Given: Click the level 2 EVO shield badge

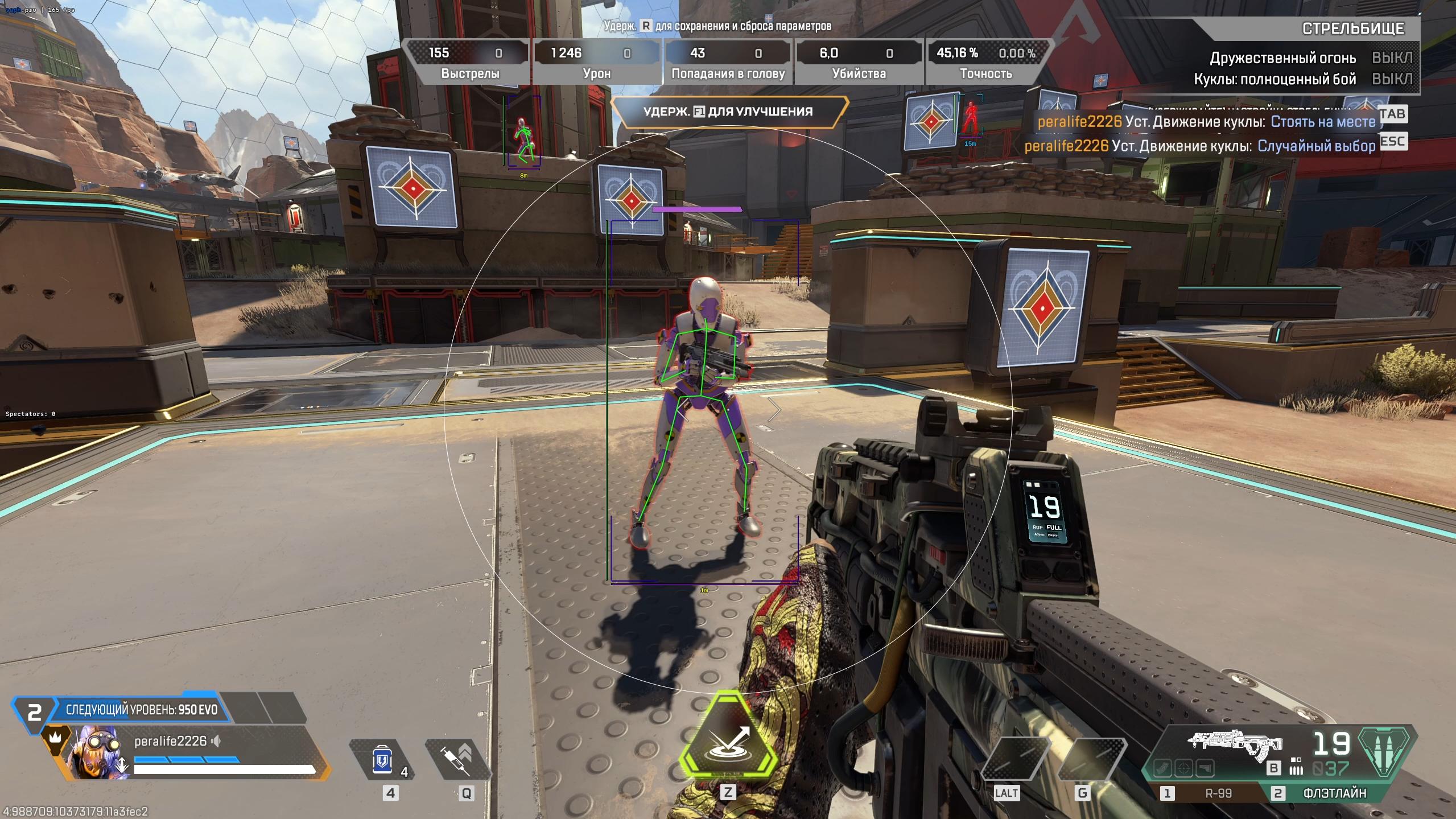Looking at the screenshot, I should point(34,712).
